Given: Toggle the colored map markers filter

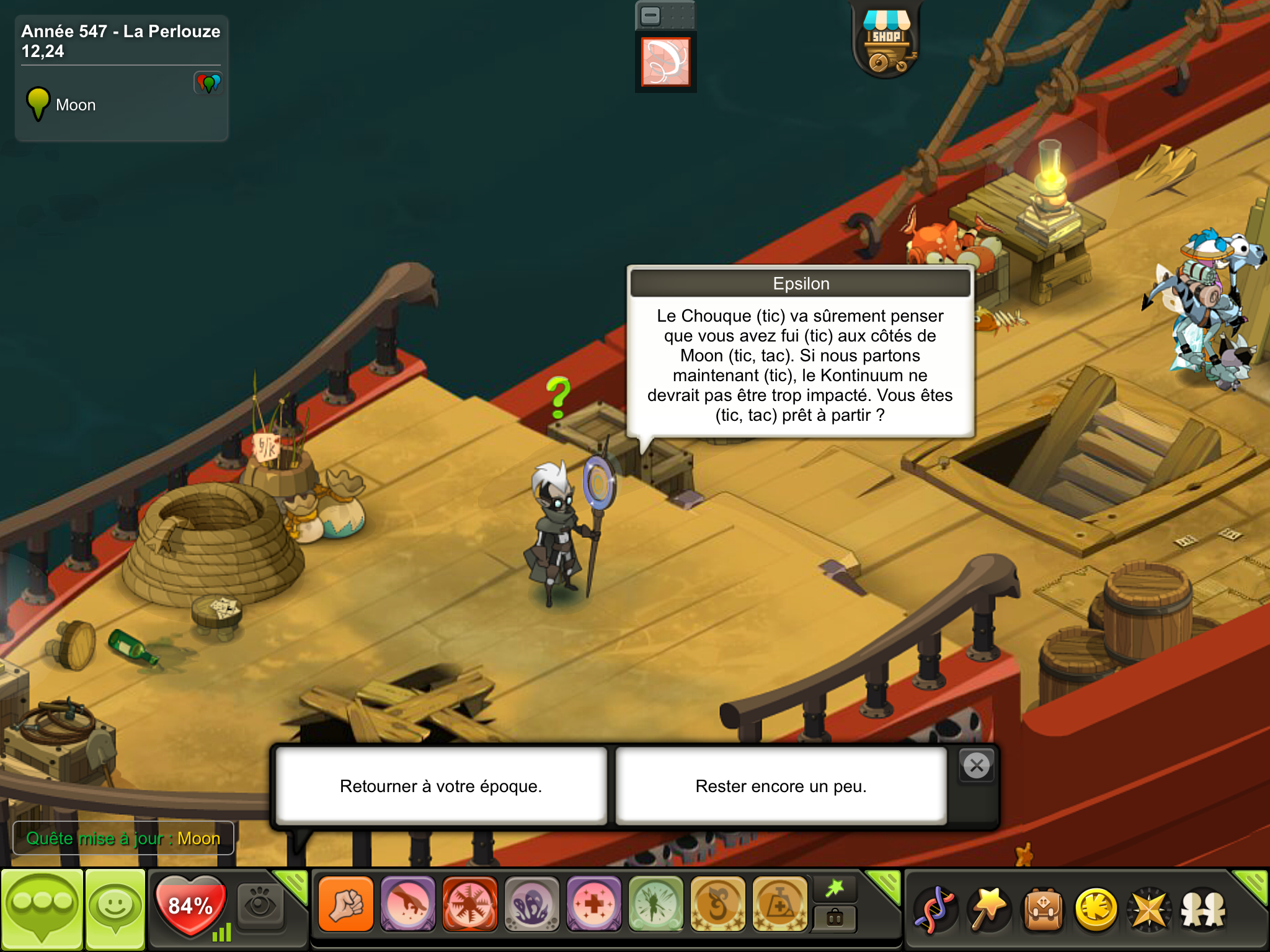Looking at the screenshot, I should pos(208,83).
